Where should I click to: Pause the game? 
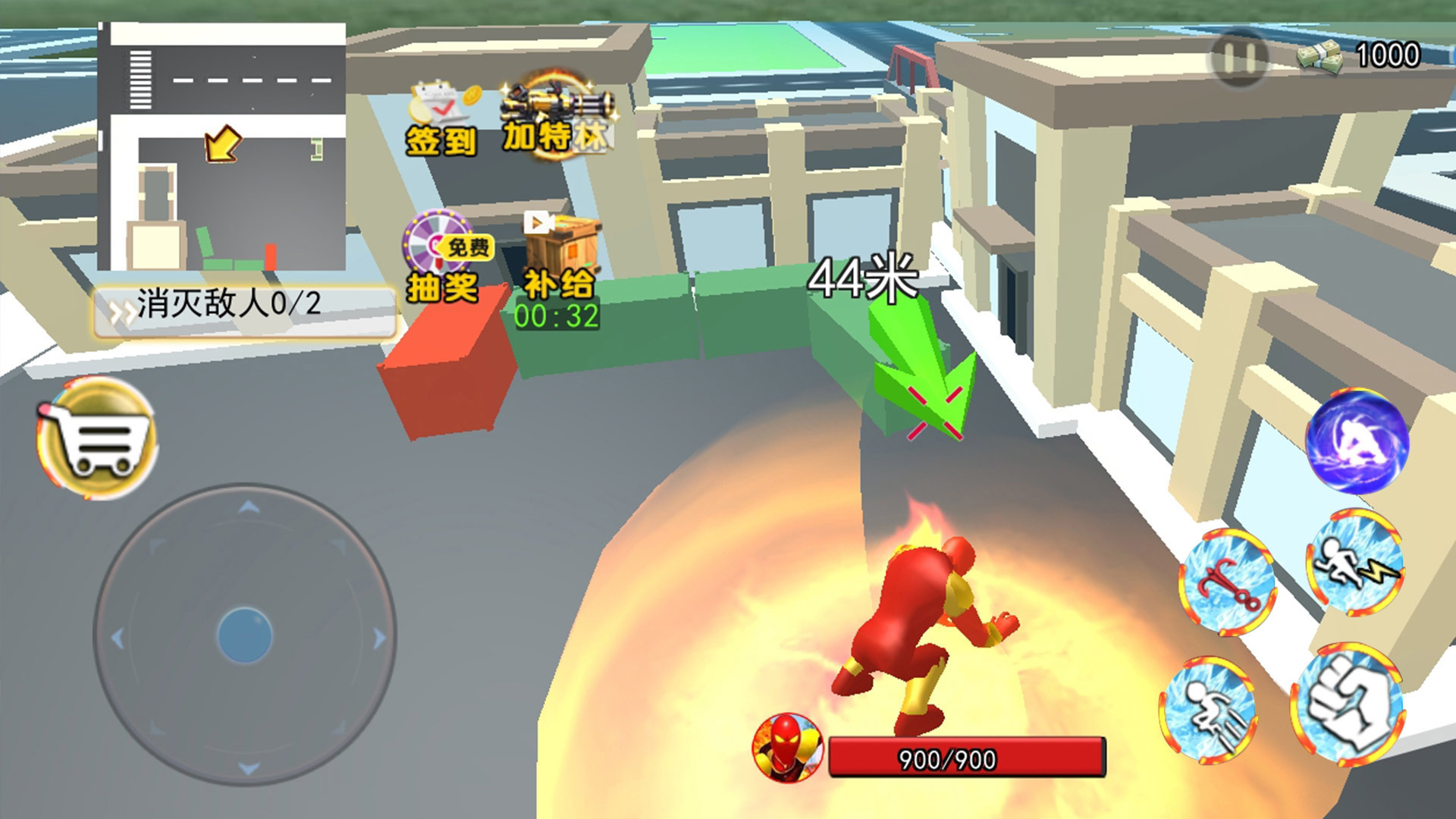pos(1238,58)
